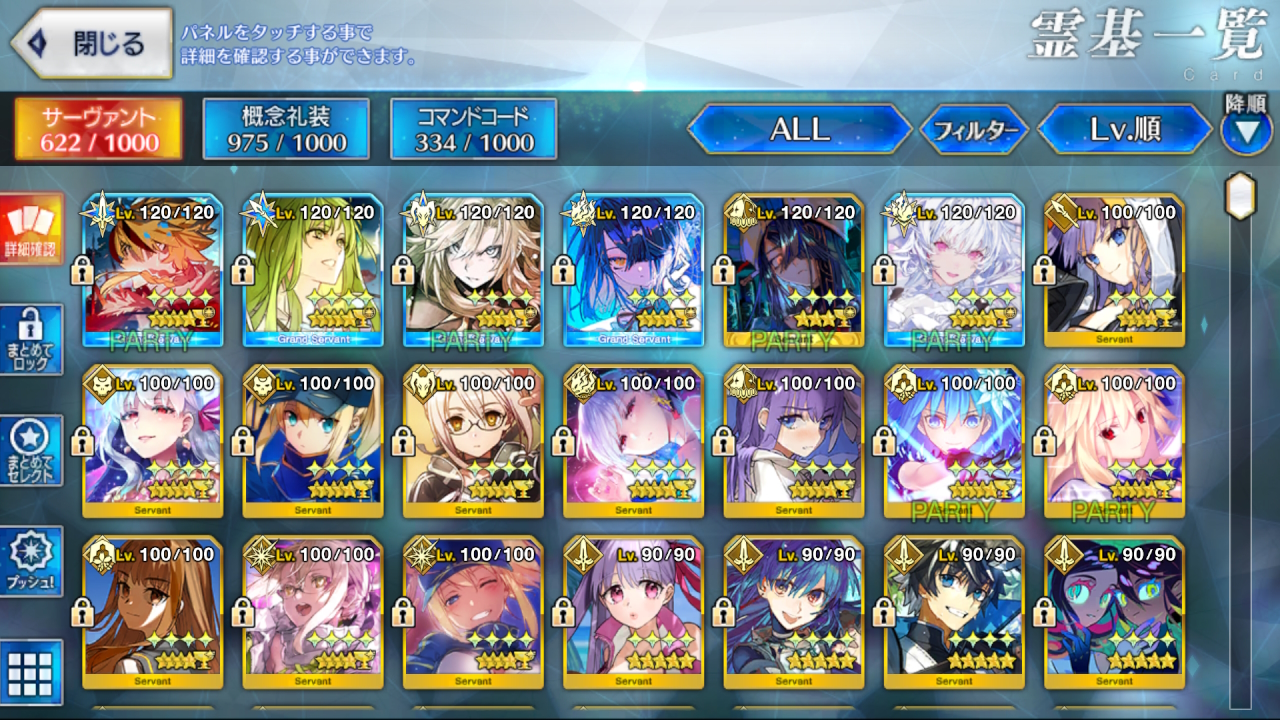Switch to the サーヴァント tab
Screen dimensions: 1280x720
[98, 129]
